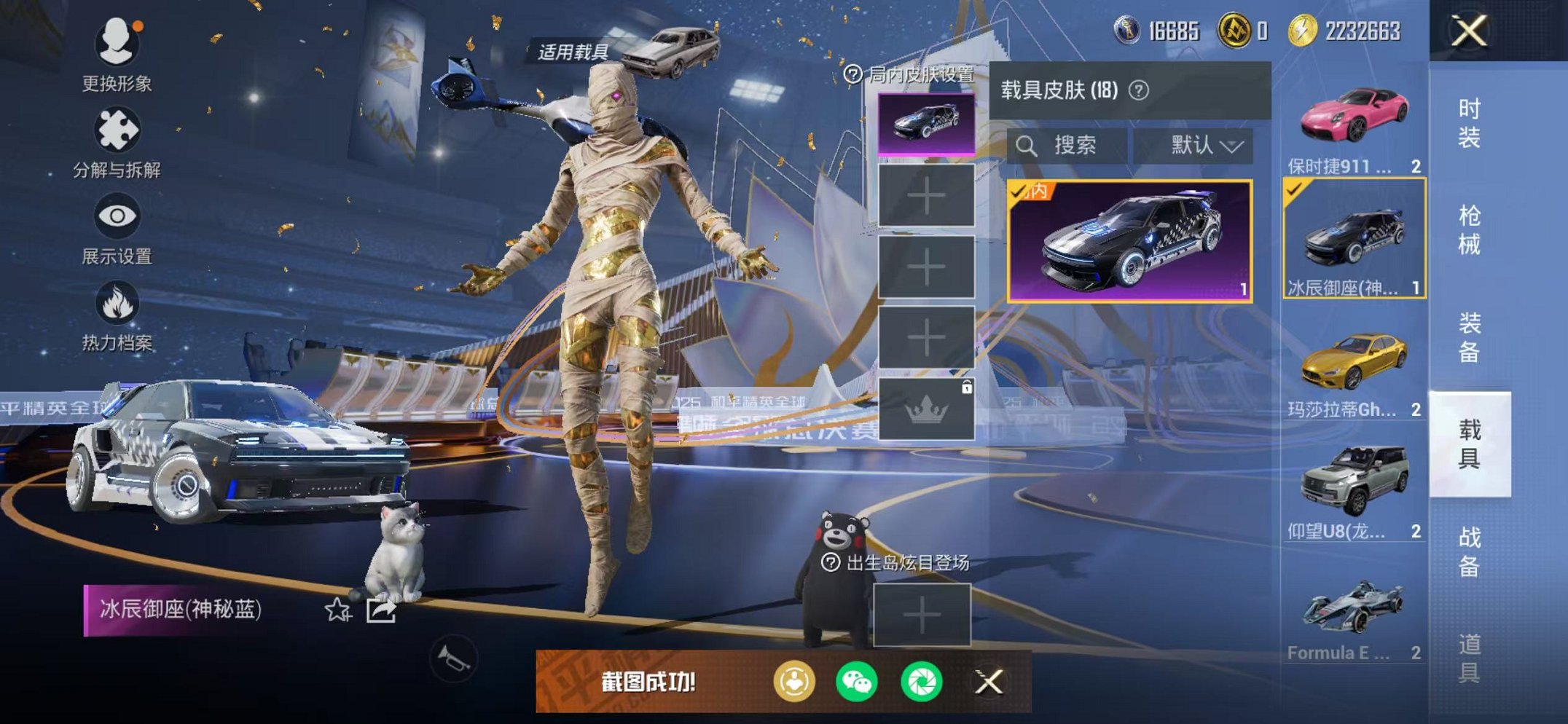Screen dimensions: 1568x724
Task: Open the 热力档案 heat archive
Action: click(117, 315)
